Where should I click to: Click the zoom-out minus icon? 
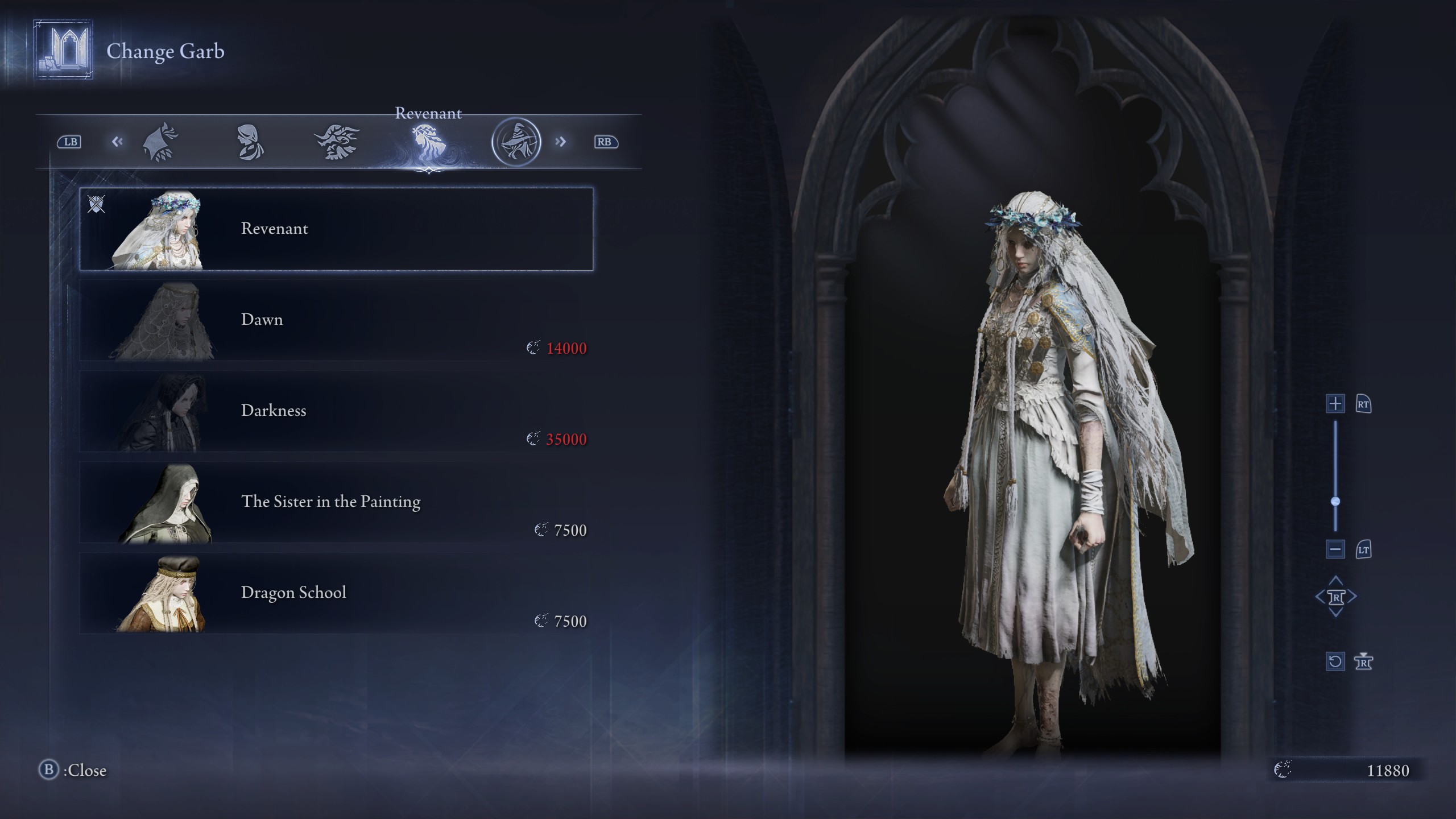[1334, 549]
